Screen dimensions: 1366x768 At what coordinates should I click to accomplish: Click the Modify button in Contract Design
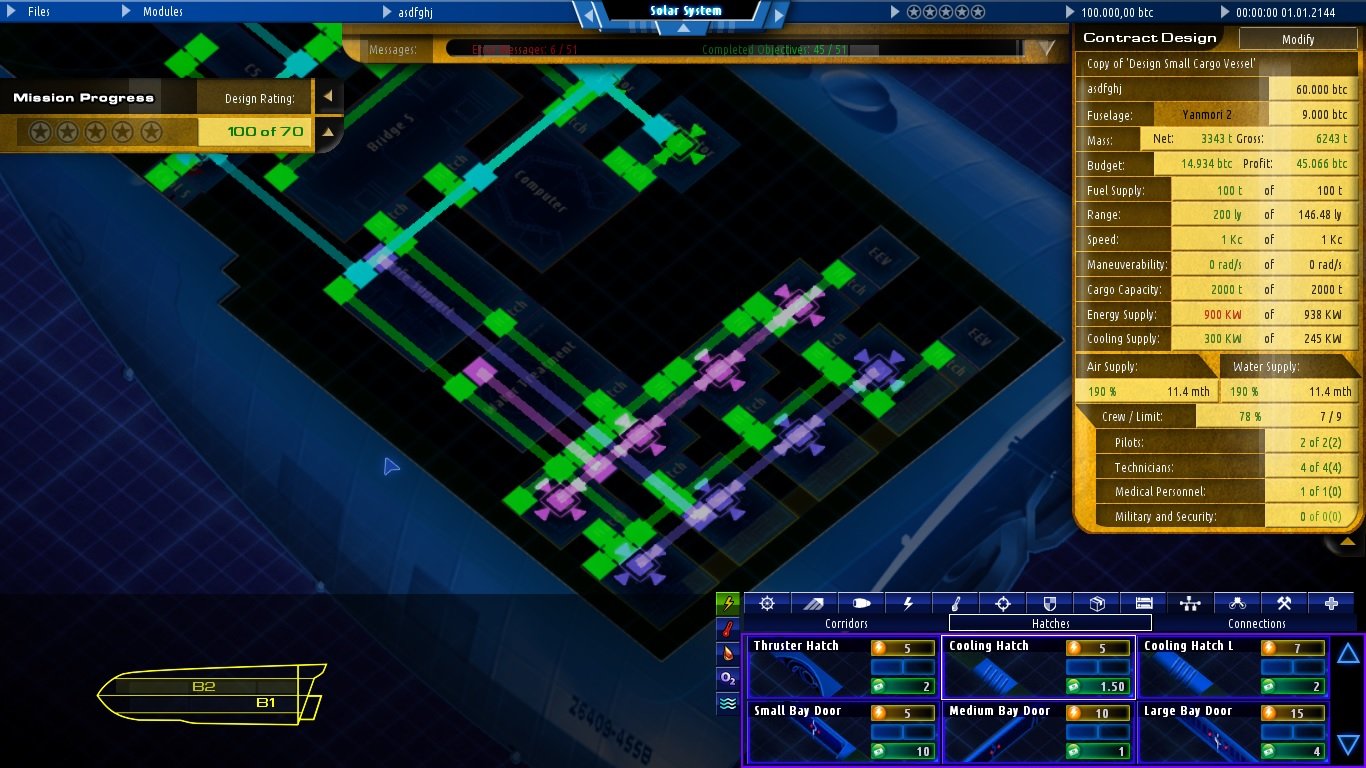click(1297, 38)
